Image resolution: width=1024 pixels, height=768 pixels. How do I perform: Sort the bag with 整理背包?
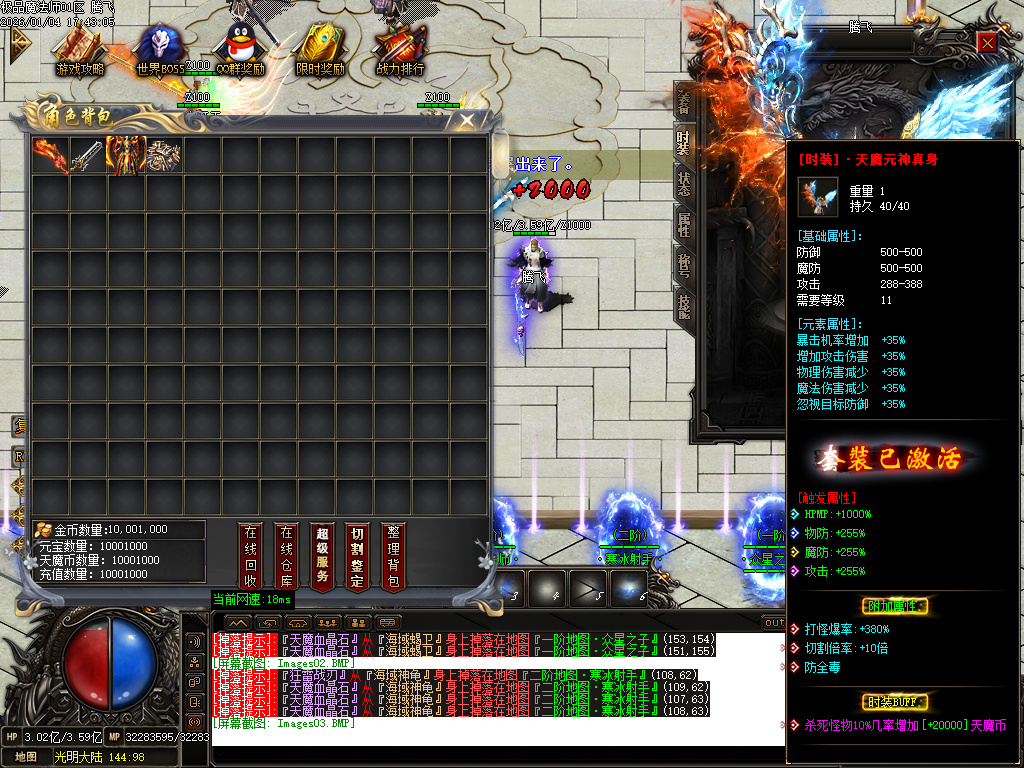393,555
